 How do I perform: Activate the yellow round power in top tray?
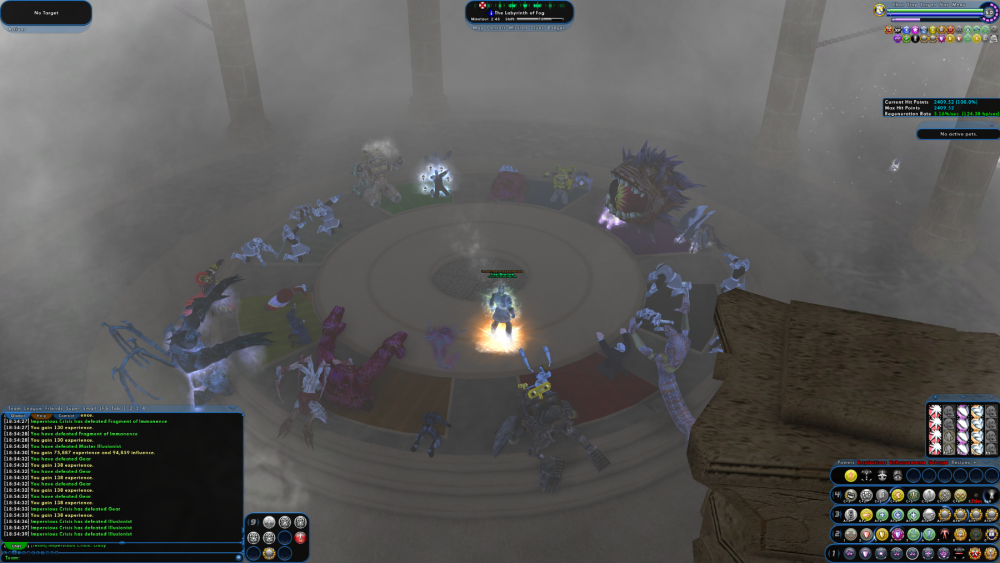(x=850, y=476)
